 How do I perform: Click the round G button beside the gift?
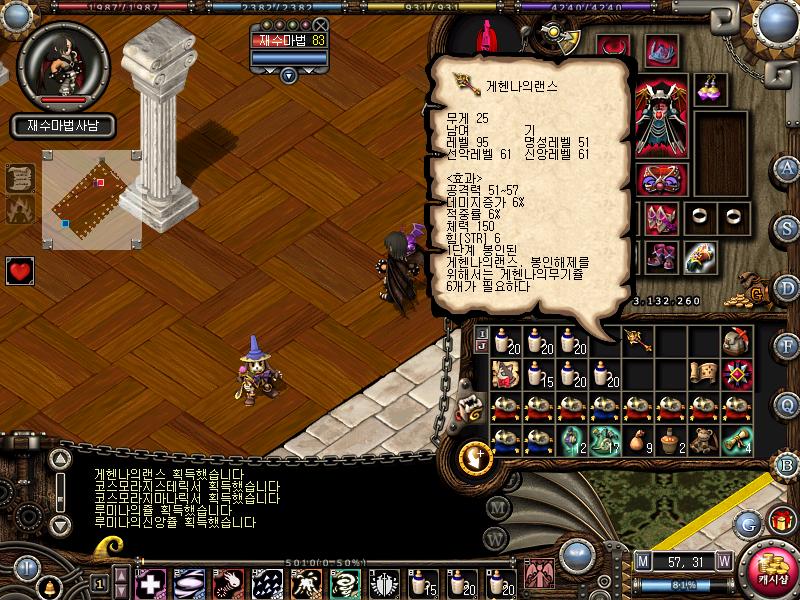pos(749,522)
